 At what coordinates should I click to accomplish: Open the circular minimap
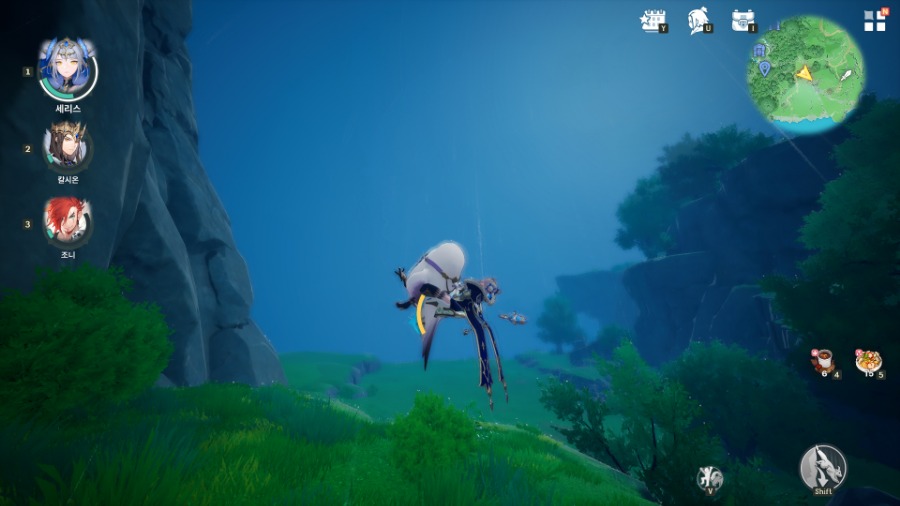point(806,74)
